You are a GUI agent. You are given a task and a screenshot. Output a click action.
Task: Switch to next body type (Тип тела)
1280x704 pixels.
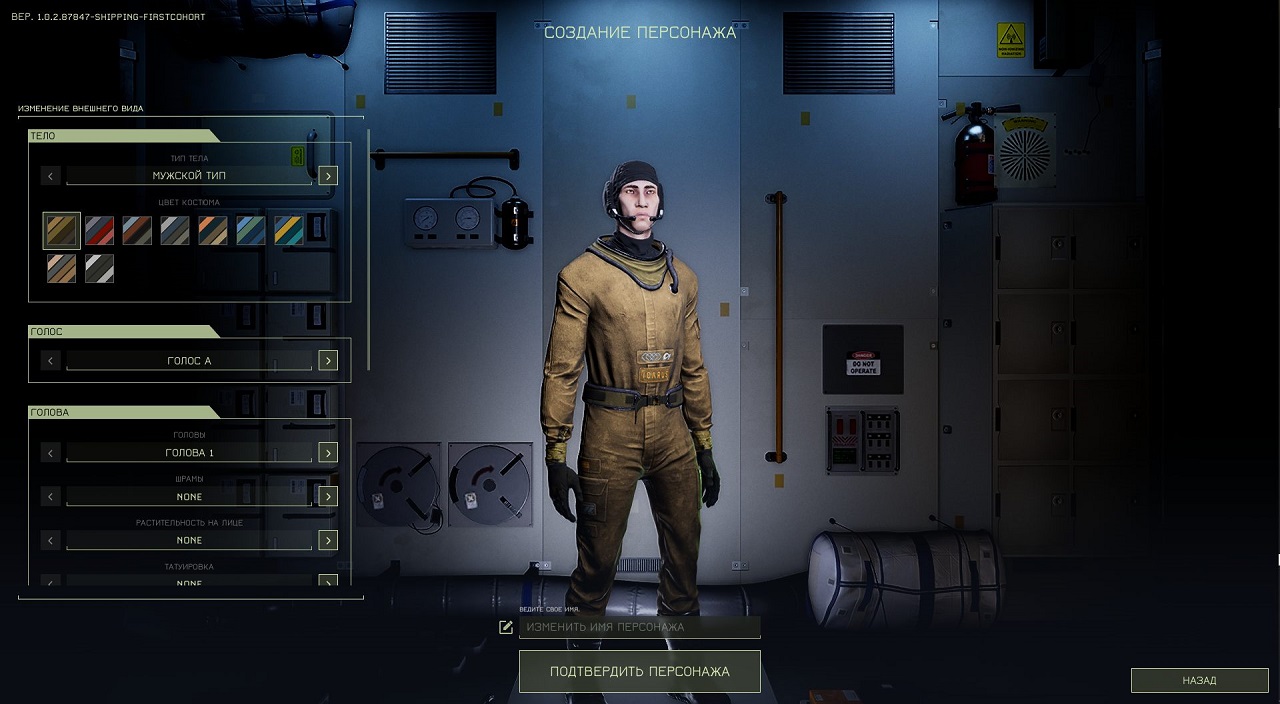click(328, 176)
